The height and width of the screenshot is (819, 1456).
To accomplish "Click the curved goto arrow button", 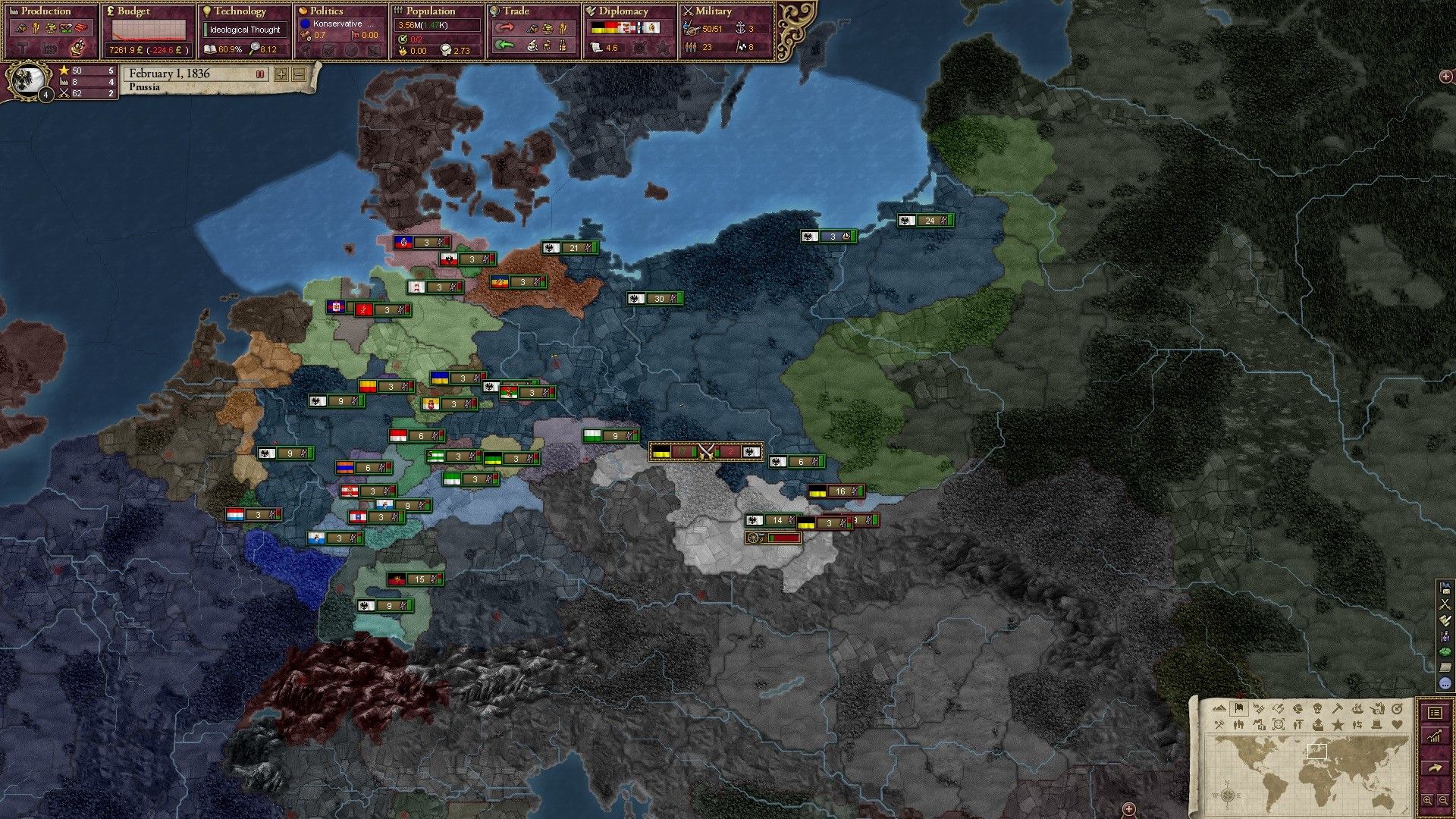I will pyautogui.click(x=1435, y=767).
